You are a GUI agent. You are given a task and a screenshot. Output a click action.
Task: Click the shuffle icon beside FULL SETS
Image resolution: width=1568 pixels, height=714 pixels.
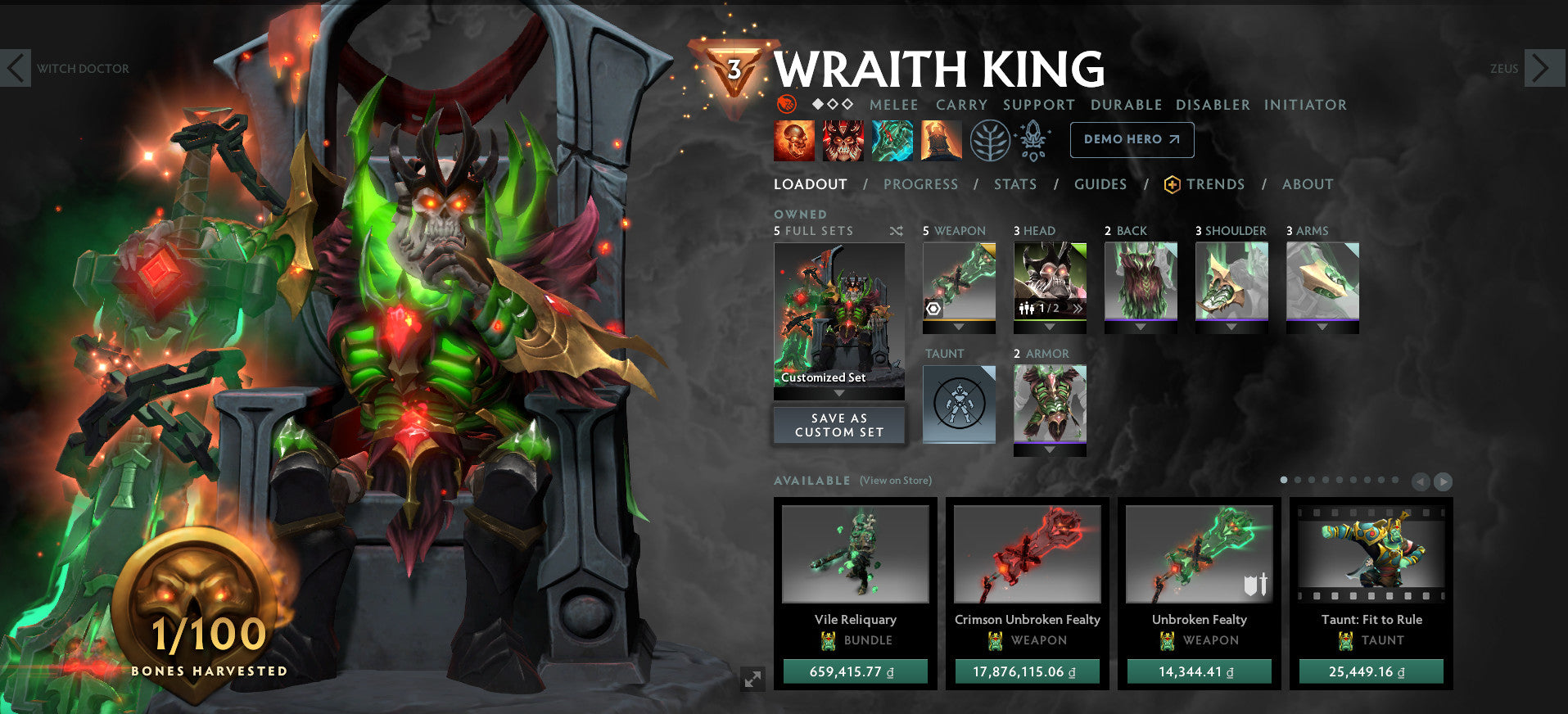point(896,231)
